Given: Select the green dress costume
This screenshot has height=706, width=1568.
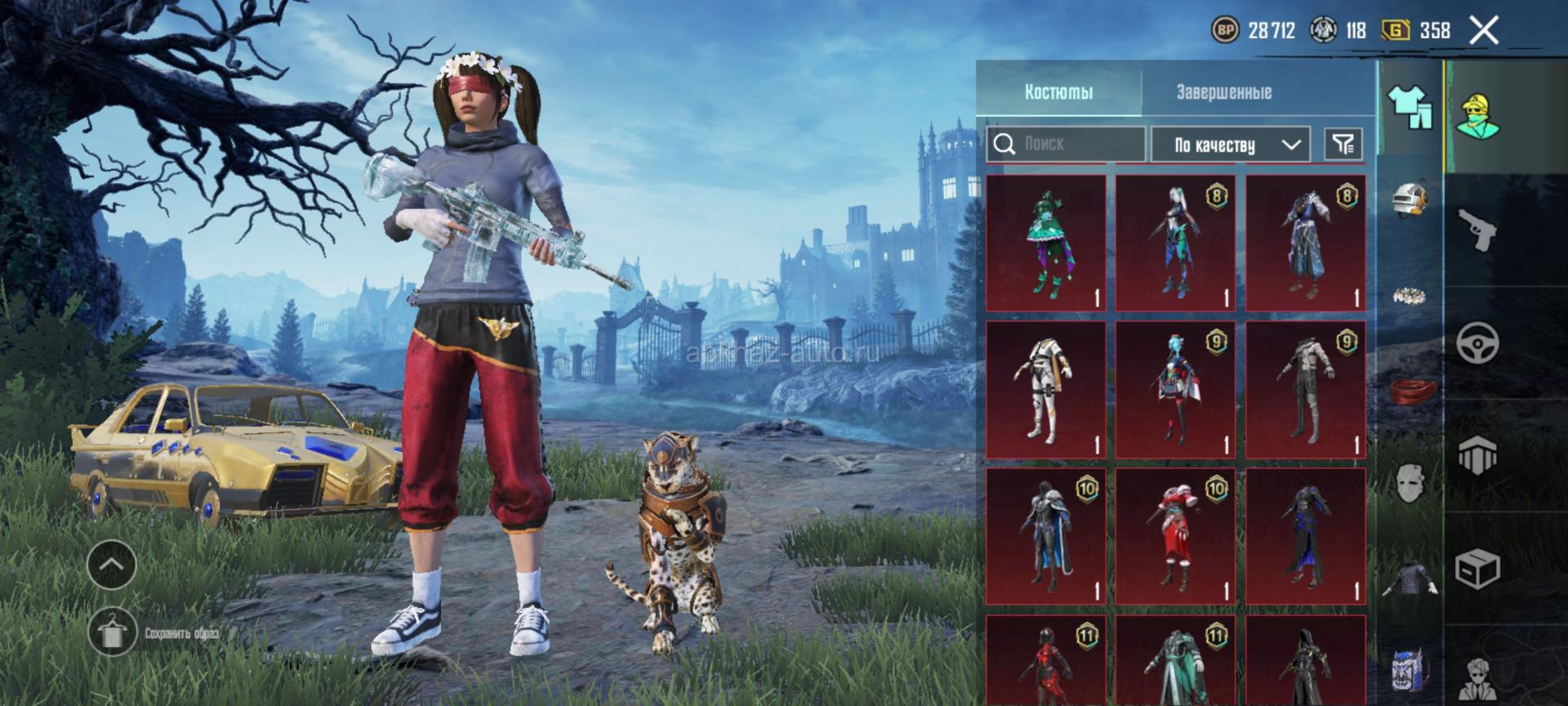Looking at the screenshot, I should coord(1046,243).
